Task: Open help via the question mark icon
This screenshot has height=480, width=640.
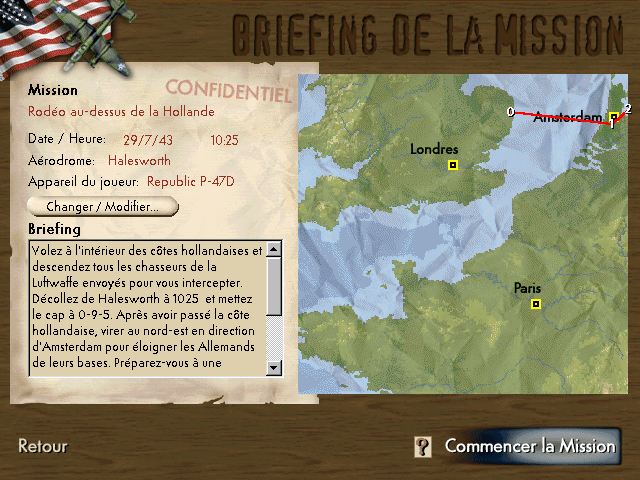Action: (424, 447)
